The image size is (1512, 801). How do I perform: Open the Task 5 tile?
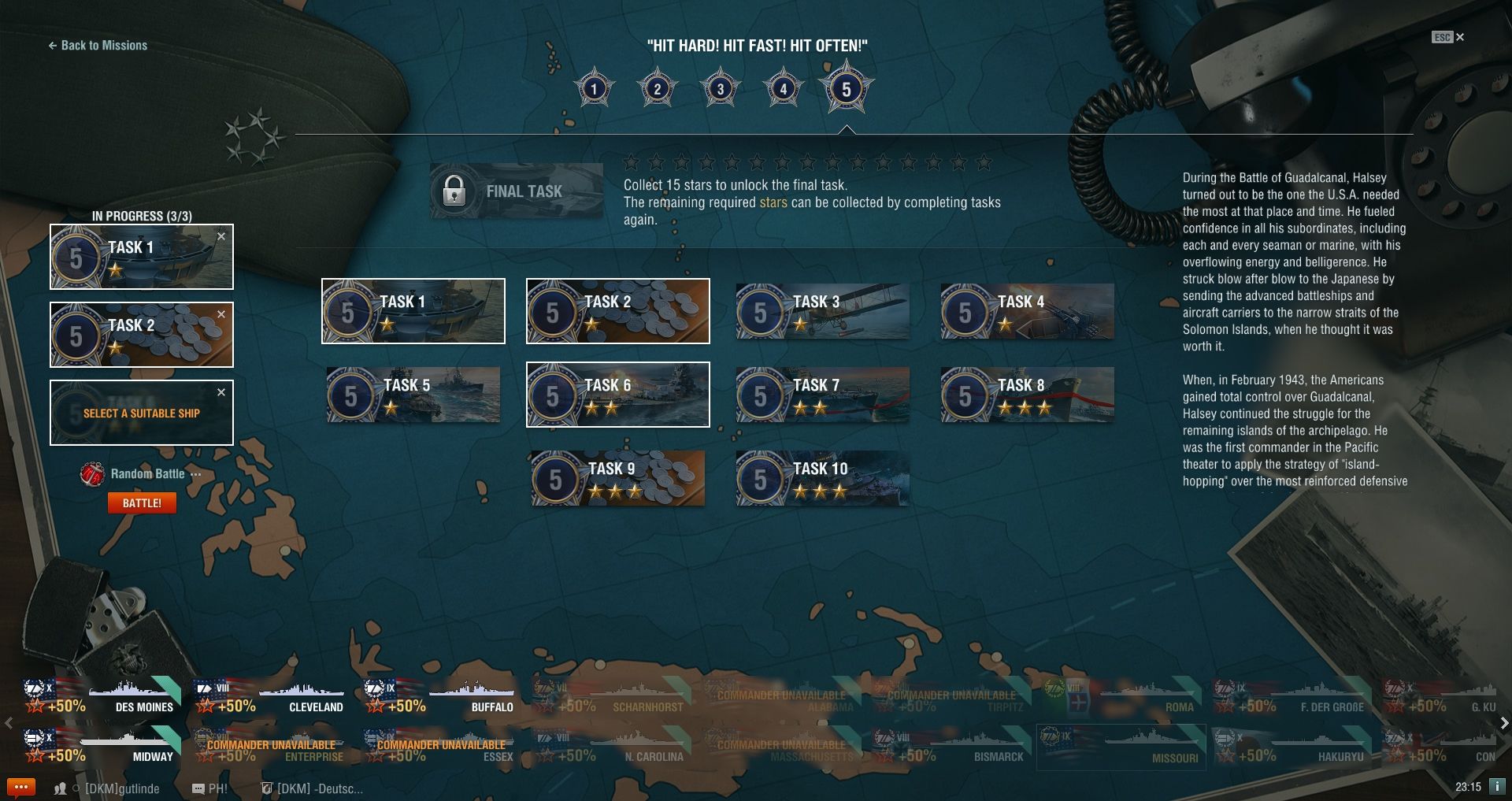coord(413,395)
